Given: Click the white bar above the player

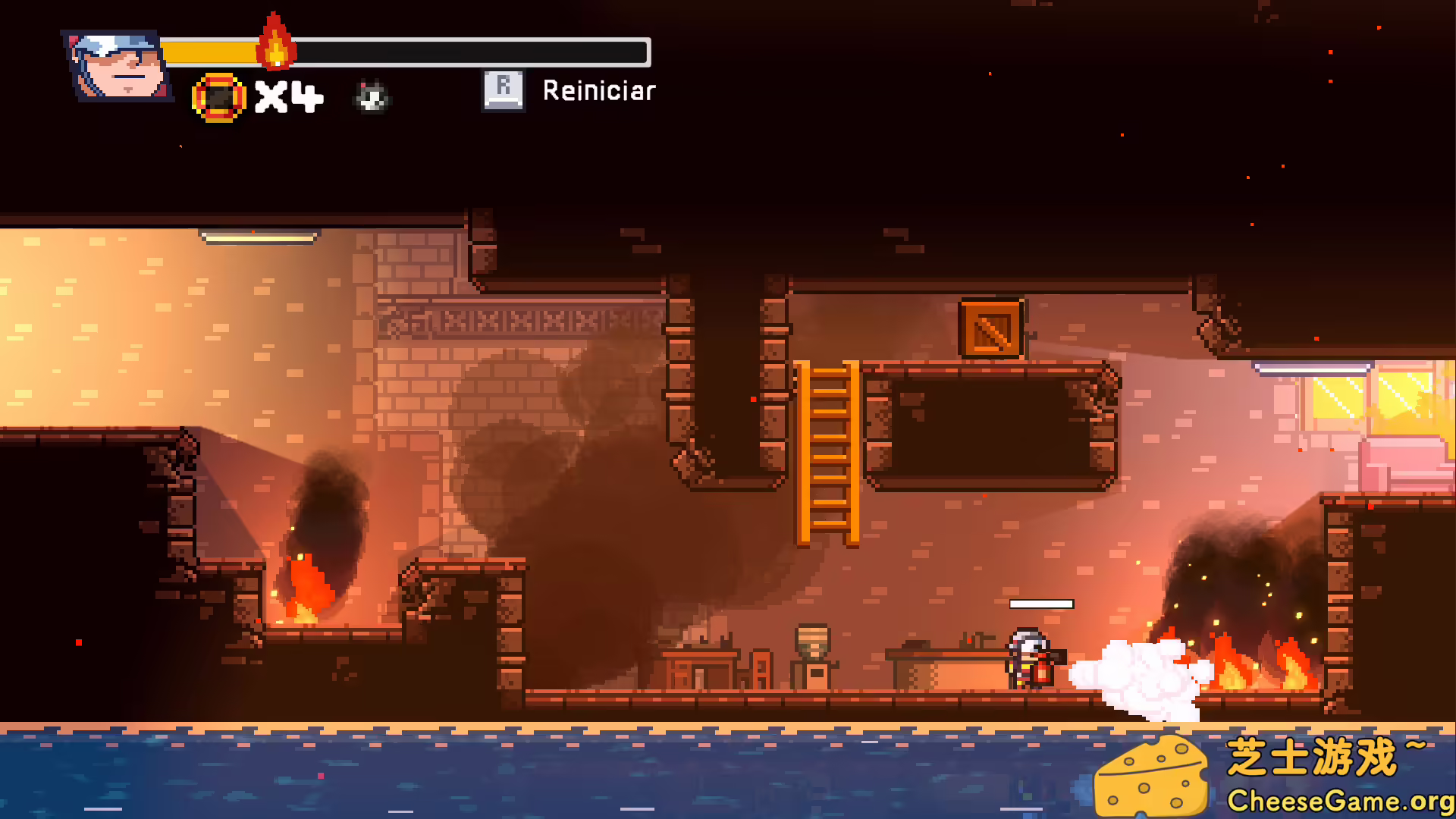Looking at the screenshot, I should 1040,604.
